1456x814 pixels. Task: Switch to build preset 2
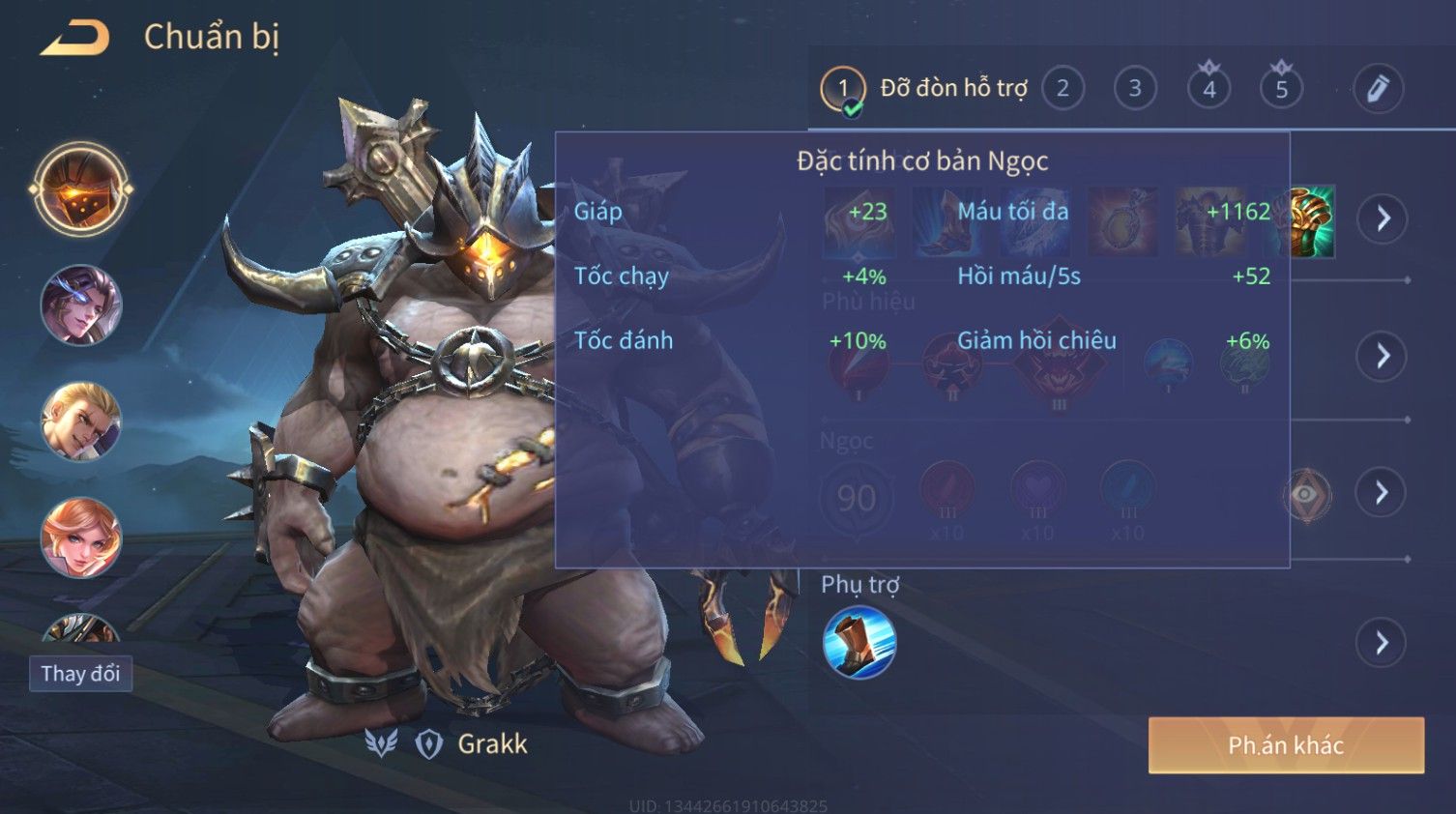coord(1063,89)
